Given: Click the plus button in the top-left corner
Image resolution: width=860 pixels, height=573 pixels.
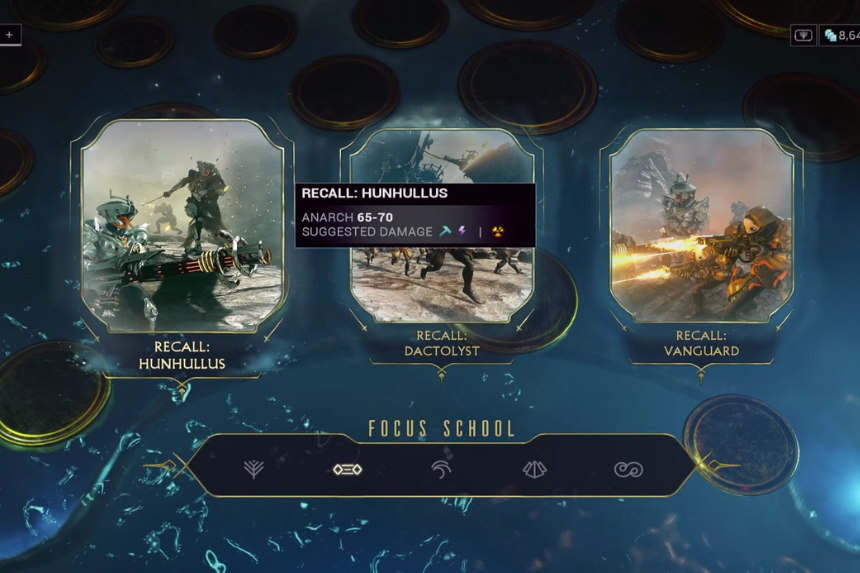Looking at the screenshot, I should click(9, 34).
